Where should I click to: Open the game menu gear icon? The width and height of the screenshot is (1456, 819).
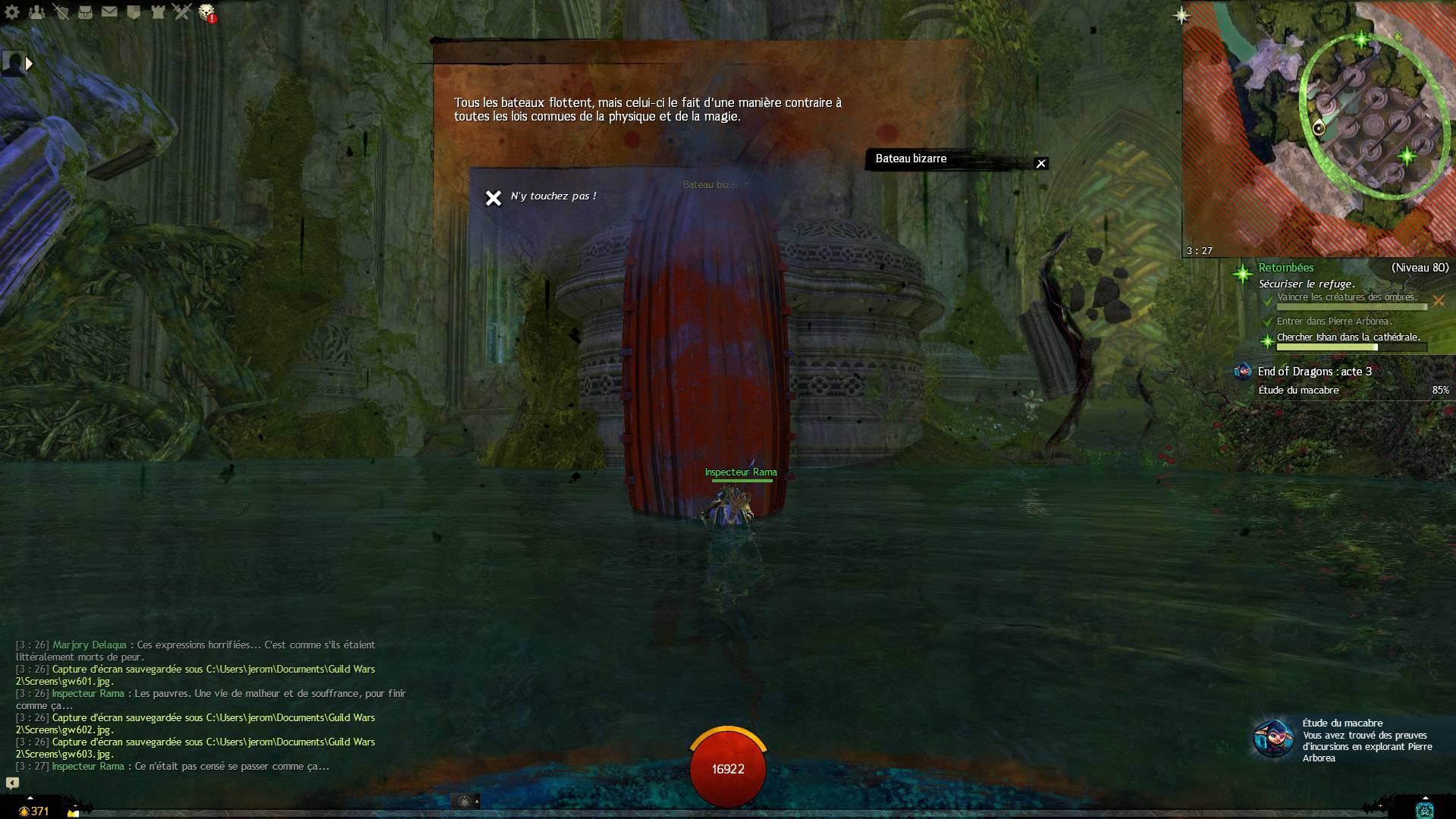pos(12,11)
